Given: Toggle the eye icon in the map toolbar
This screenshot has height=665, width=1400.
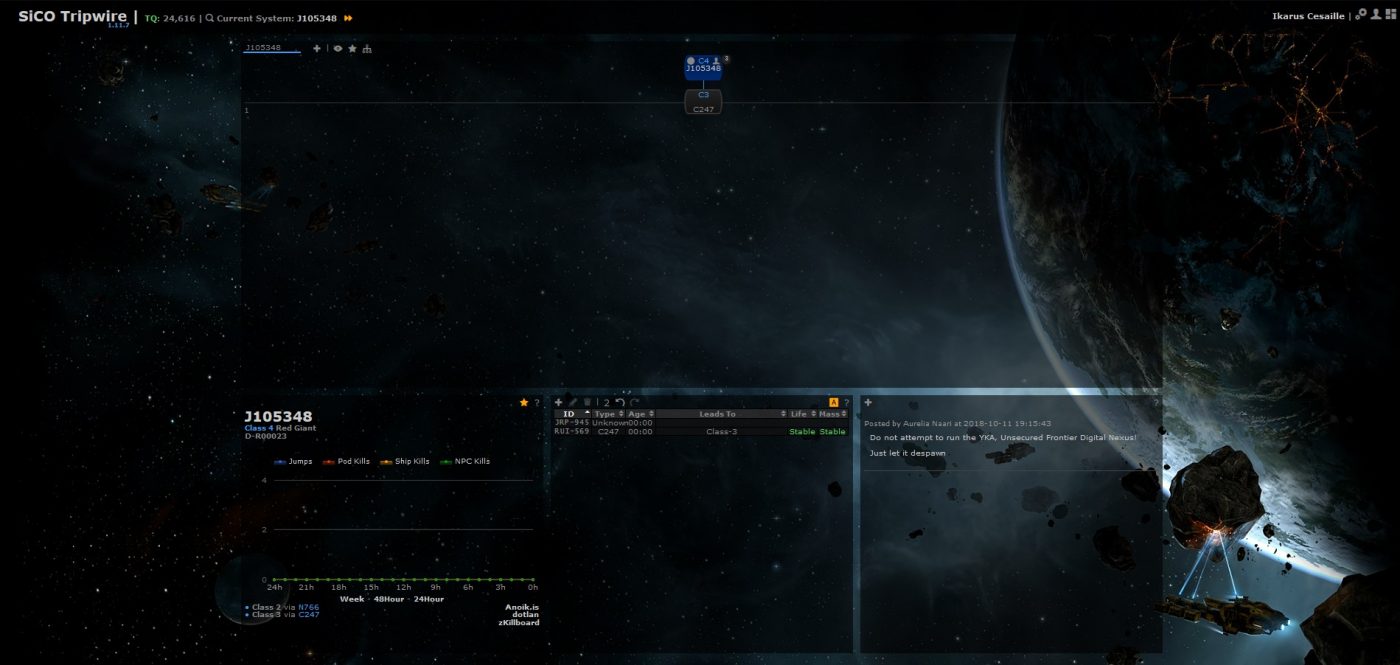Looking at the screenshot, I should (x=338, y=48).
